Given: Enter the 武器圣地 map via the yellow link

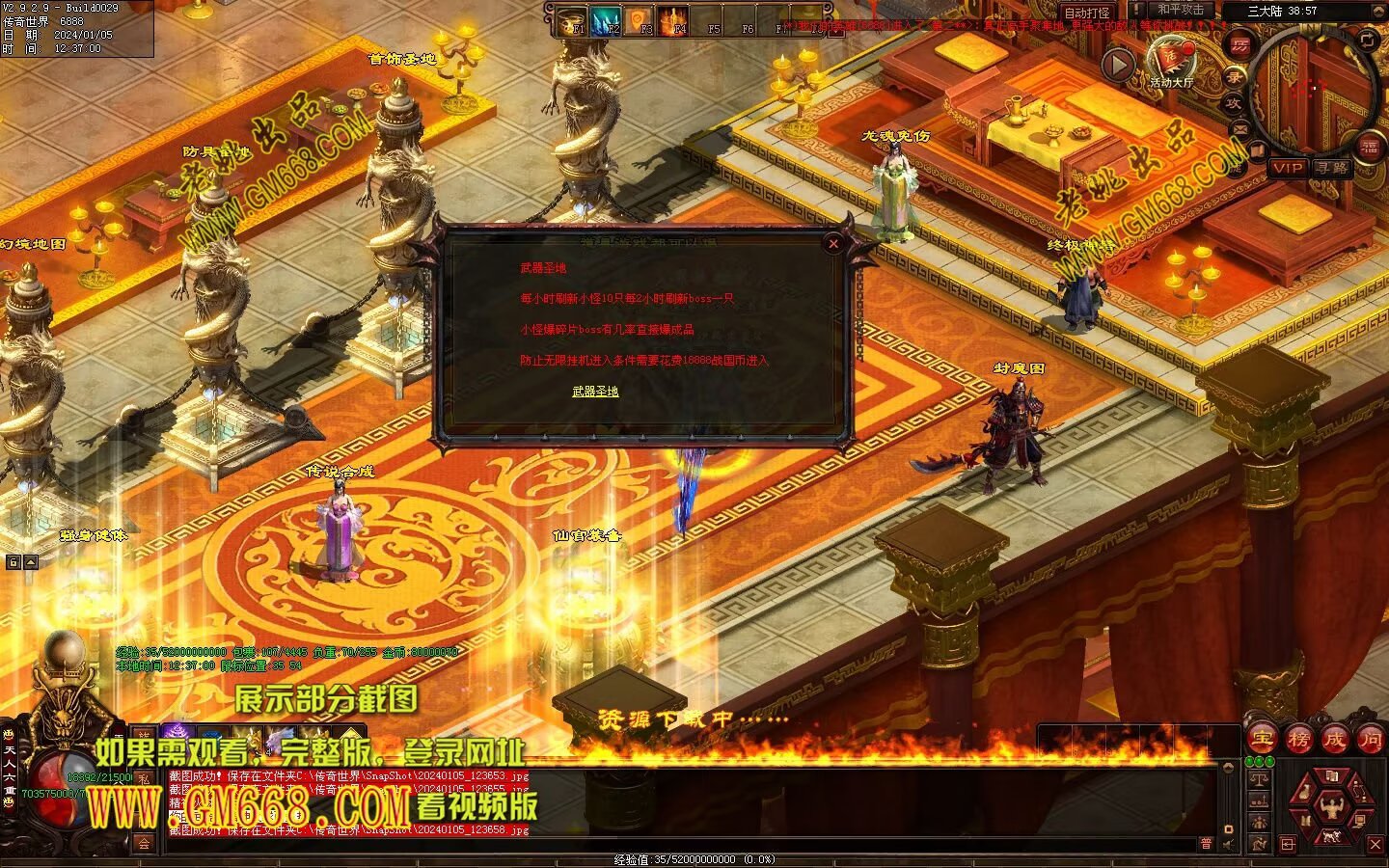Looking at the screenshot, I should point(595,391).
